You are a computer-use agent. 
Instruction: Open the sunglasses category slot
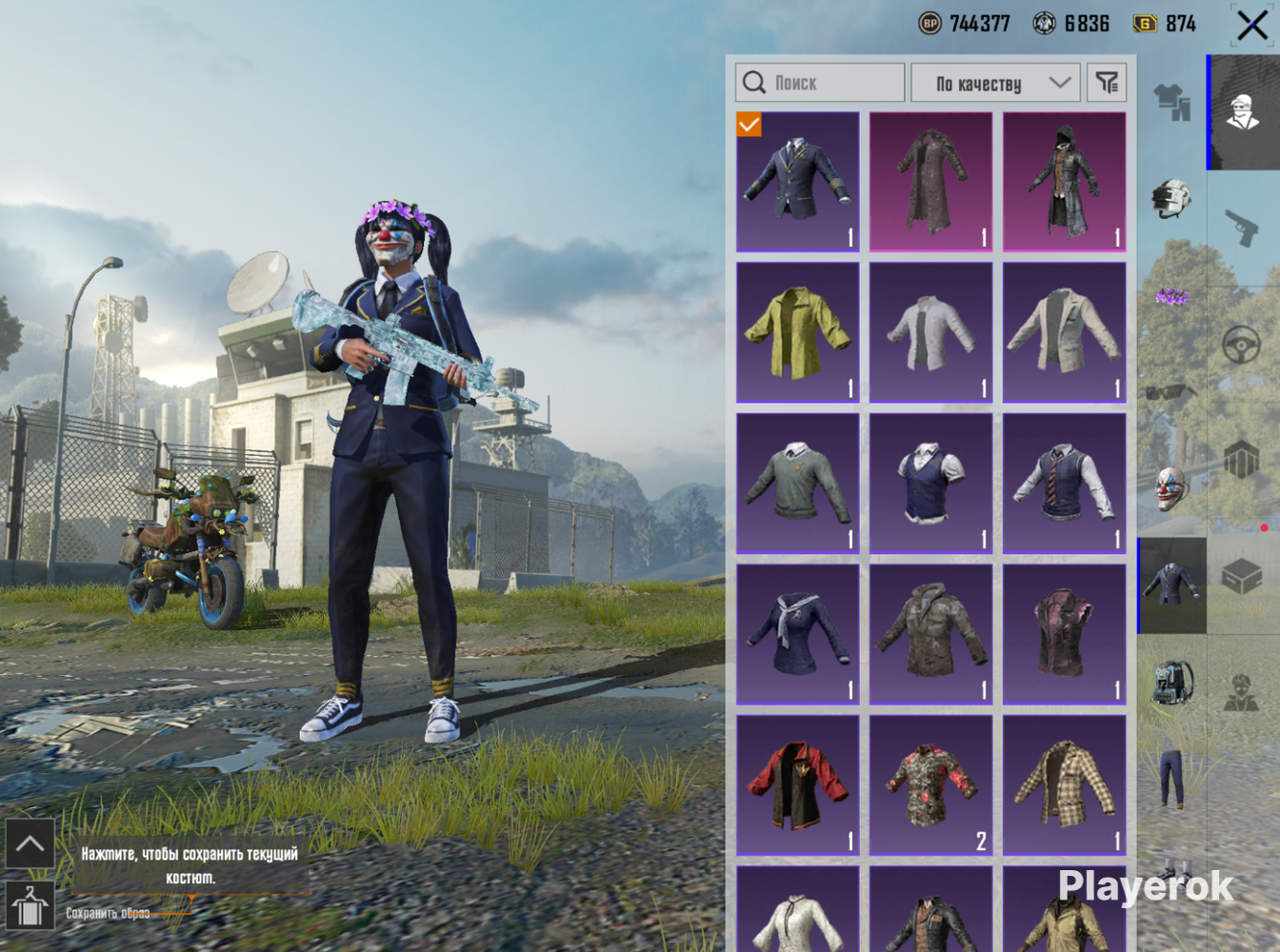[1171, 391]
